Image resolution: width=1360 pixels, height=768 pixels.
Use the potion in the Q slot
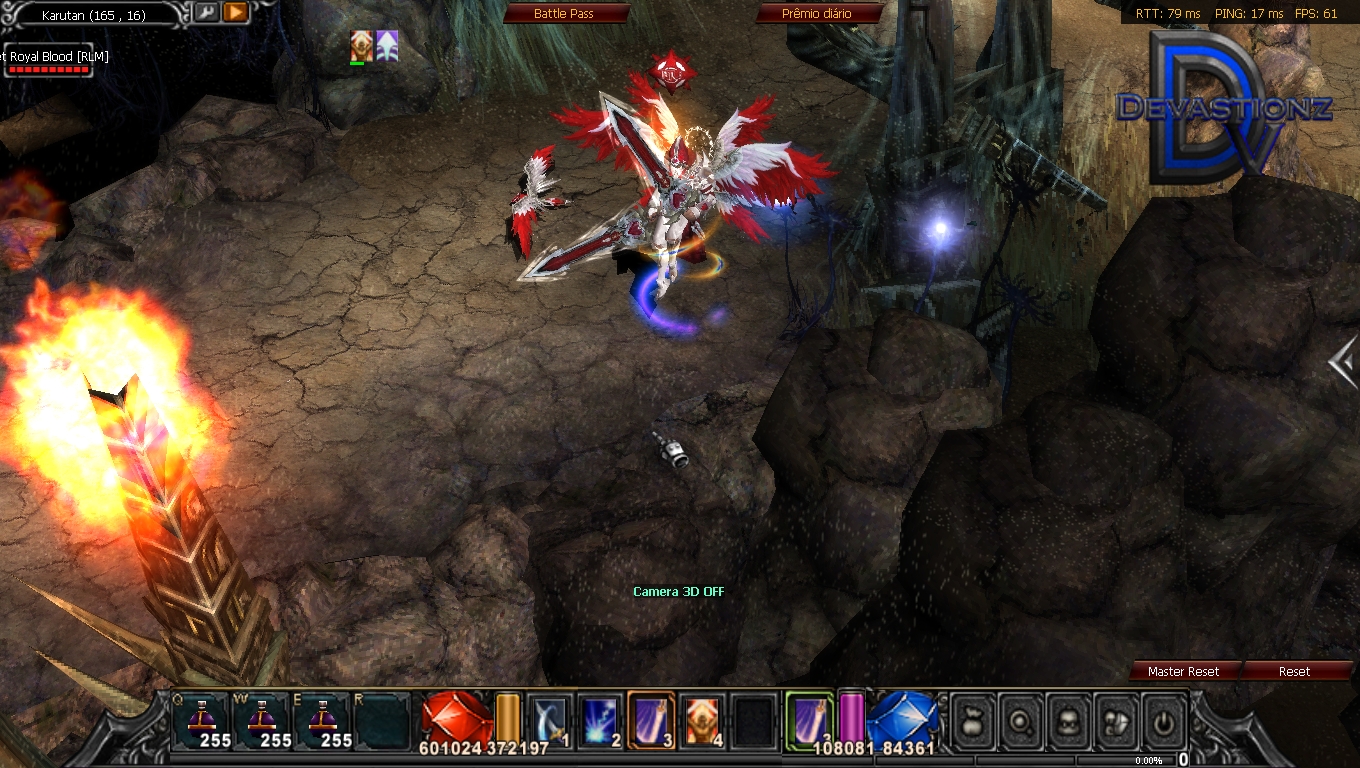click(201, 720)
